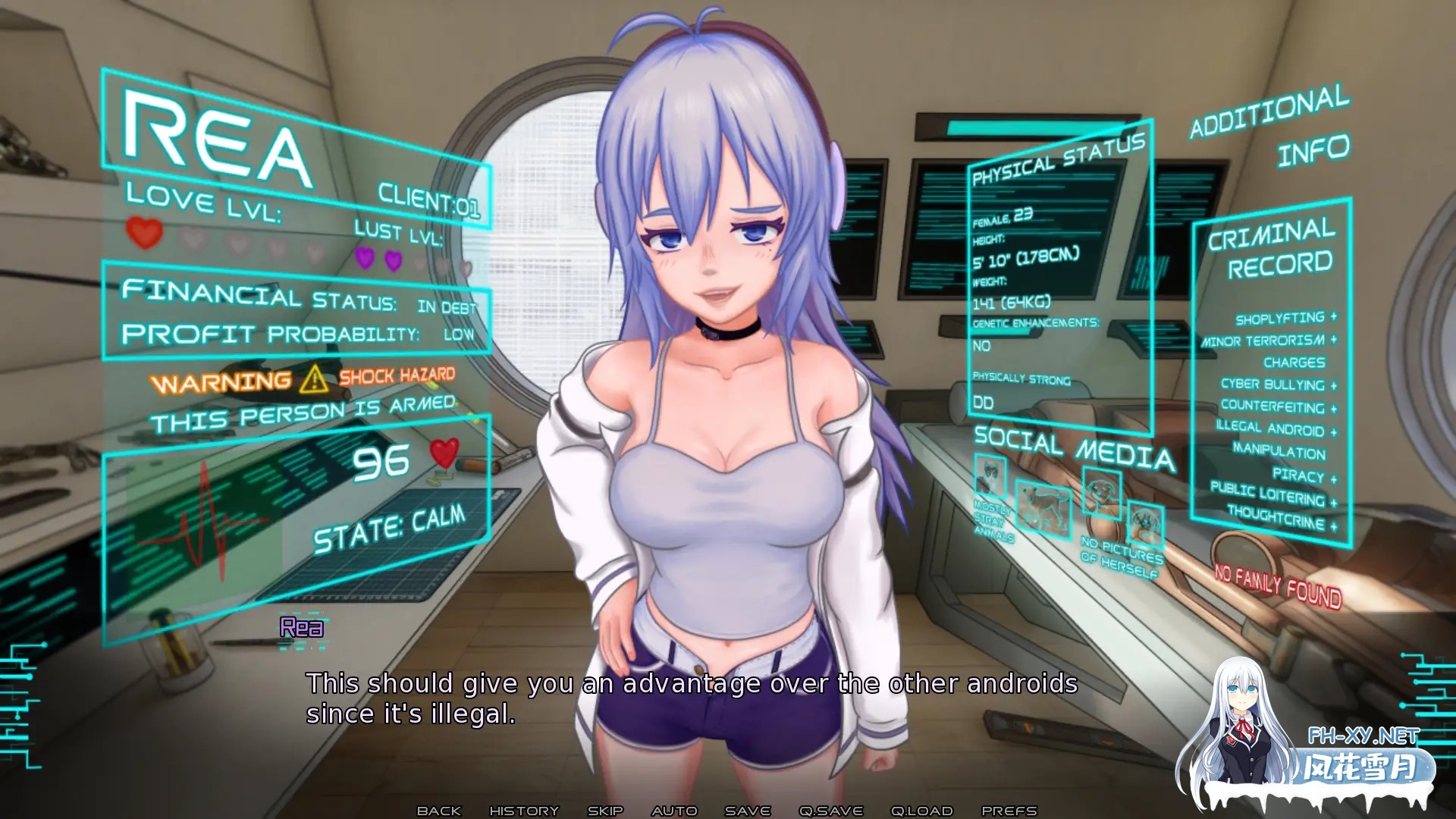Toggle AUTO text advance mode

click(674, 810)
